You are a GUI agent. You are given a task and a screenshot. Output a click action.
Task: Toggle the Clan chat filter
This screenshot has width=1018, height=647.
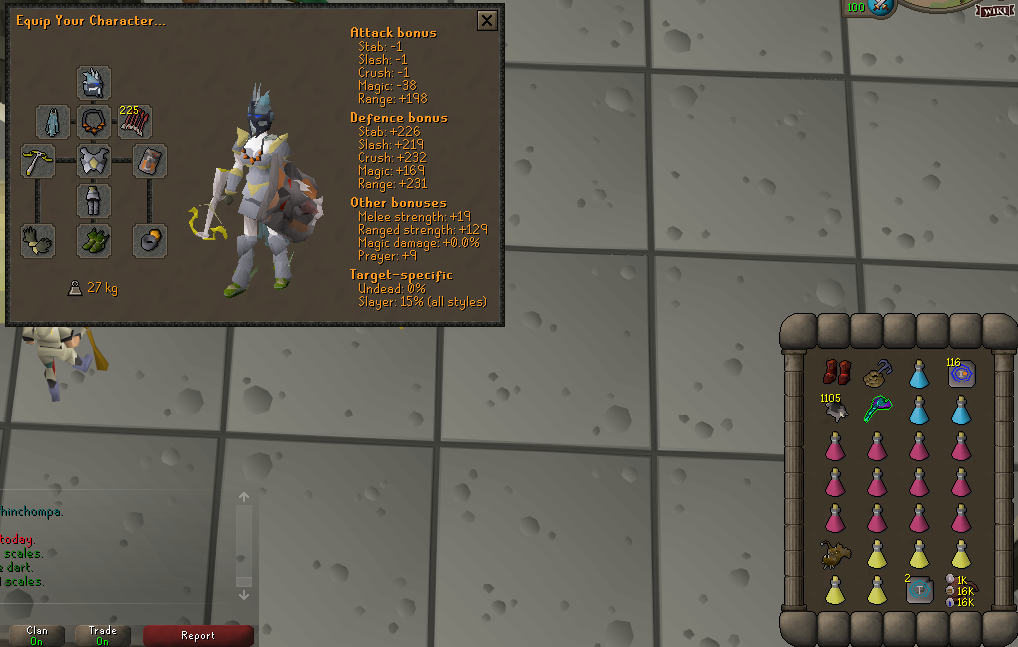pyautogui.click(x=37, y=635)
